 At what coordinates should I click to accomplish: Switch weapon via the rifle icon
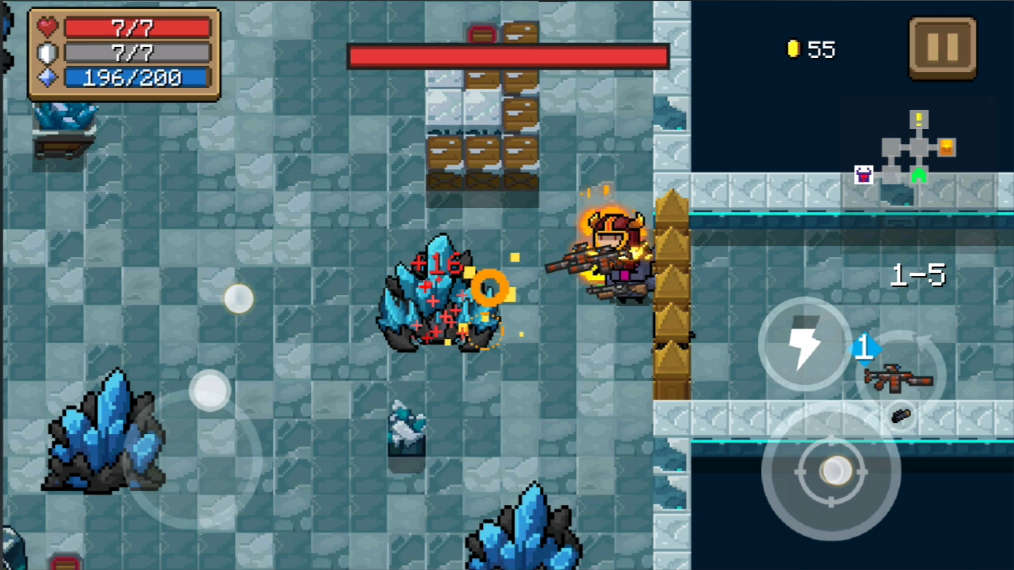coord(899,378)
